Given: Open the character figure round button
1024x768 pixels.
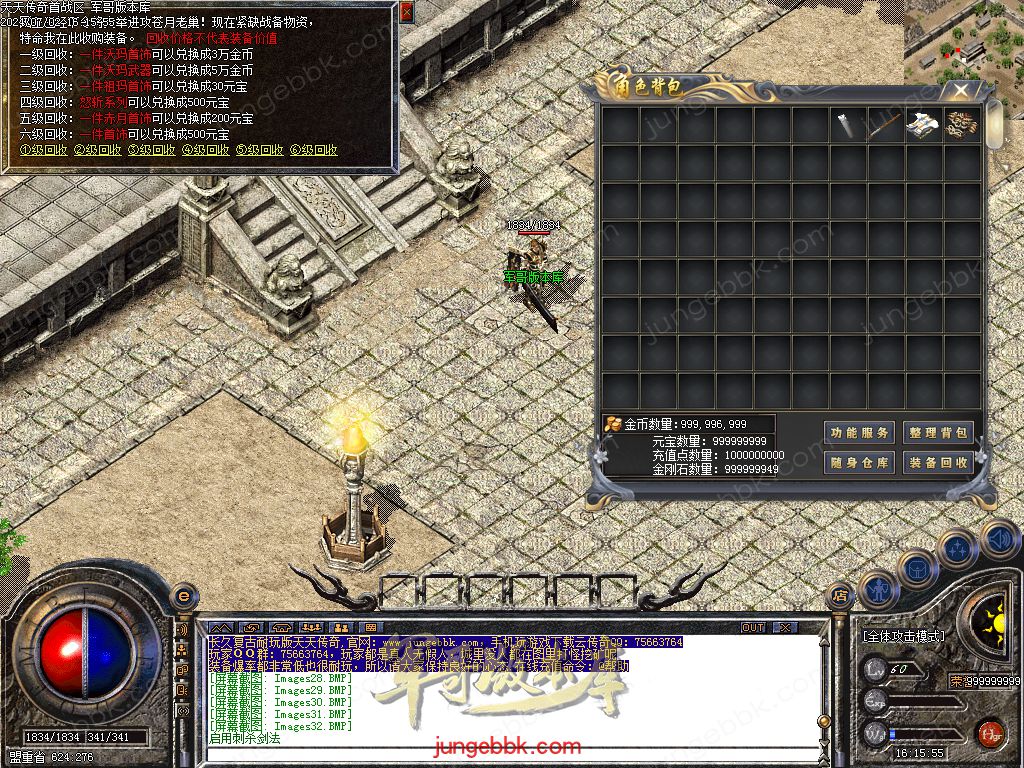Looking at the screenshot, I should pos(878,590).
